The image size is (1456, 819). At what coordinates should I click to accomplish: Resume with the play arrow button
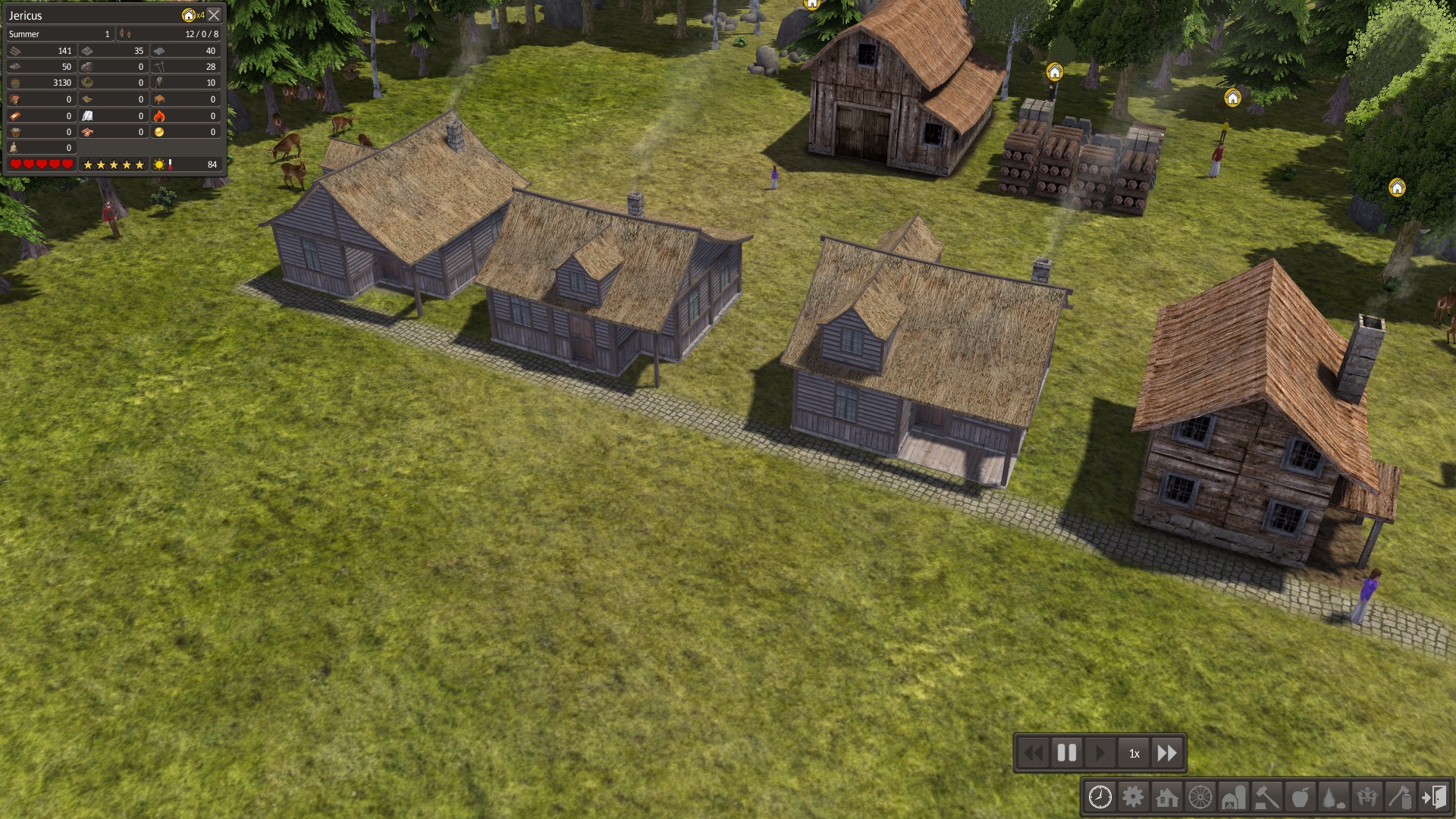point(1100,753)
